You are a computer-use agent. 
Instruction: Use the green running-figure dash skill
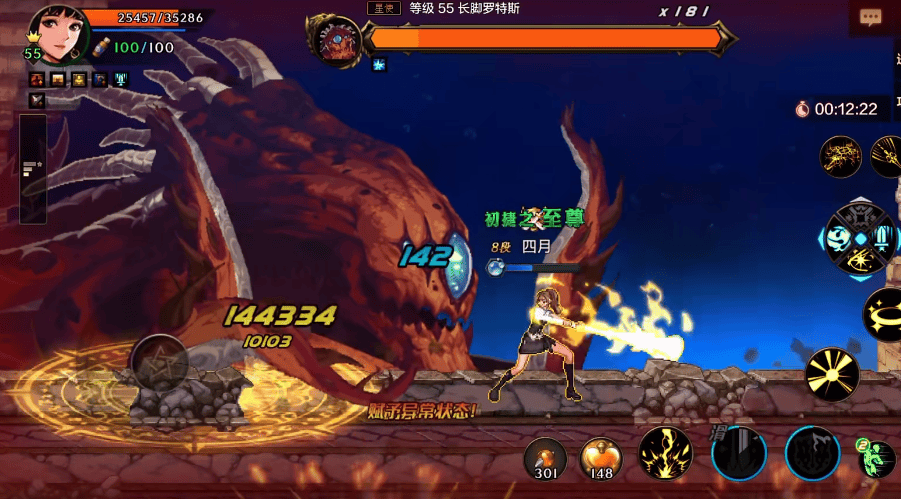coord(878,457)
